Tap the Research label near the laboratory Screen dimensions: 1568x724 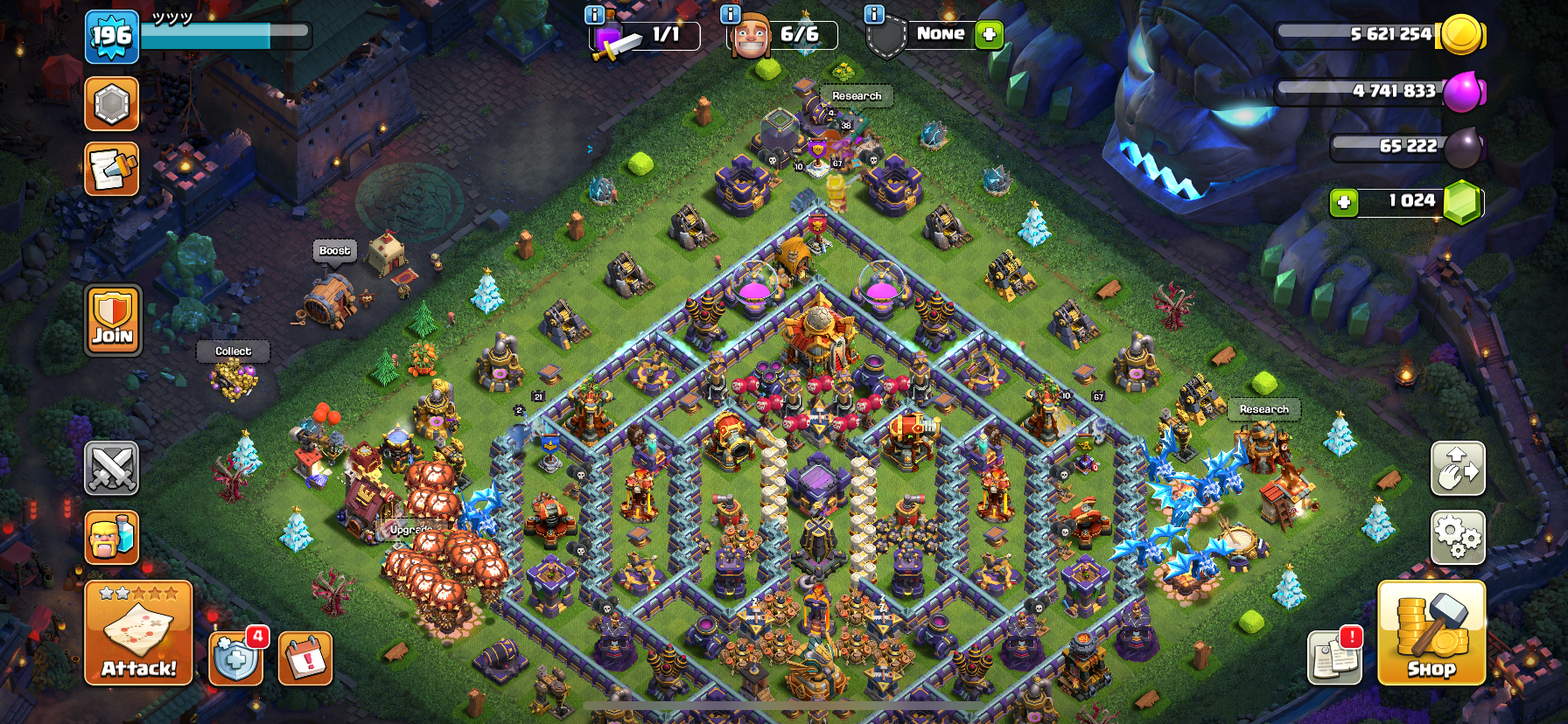coord(857,96)
